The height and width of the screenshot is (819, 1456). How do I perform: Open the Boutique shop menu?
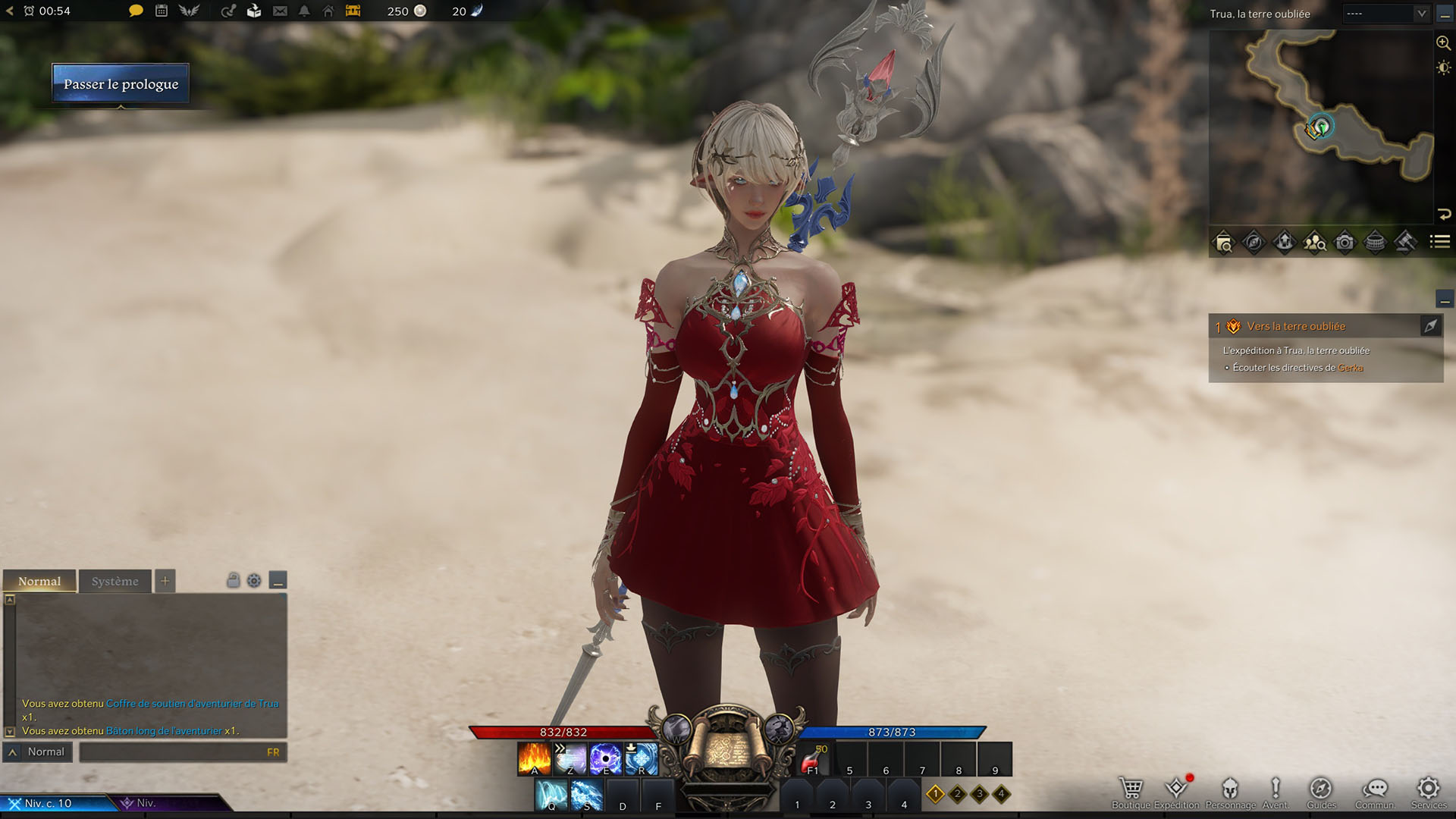1131,792
